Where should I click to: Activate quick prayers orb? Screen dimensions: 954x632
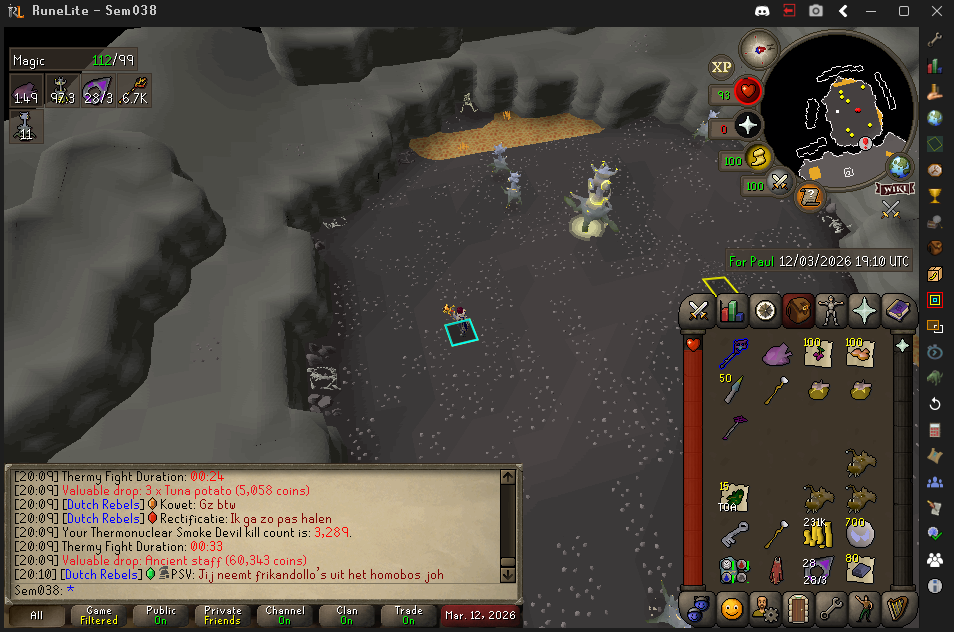[x=749, y=126]
